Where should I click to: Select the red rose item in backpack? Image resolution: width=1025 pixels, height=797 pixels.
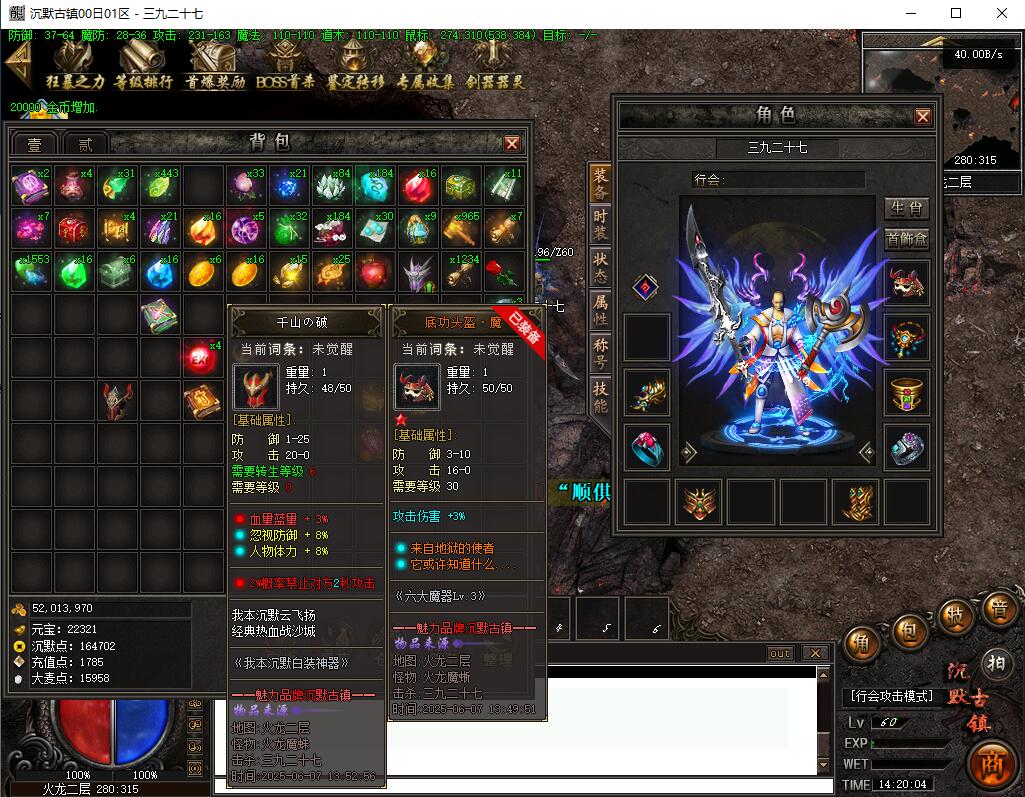tap(509, 272)
